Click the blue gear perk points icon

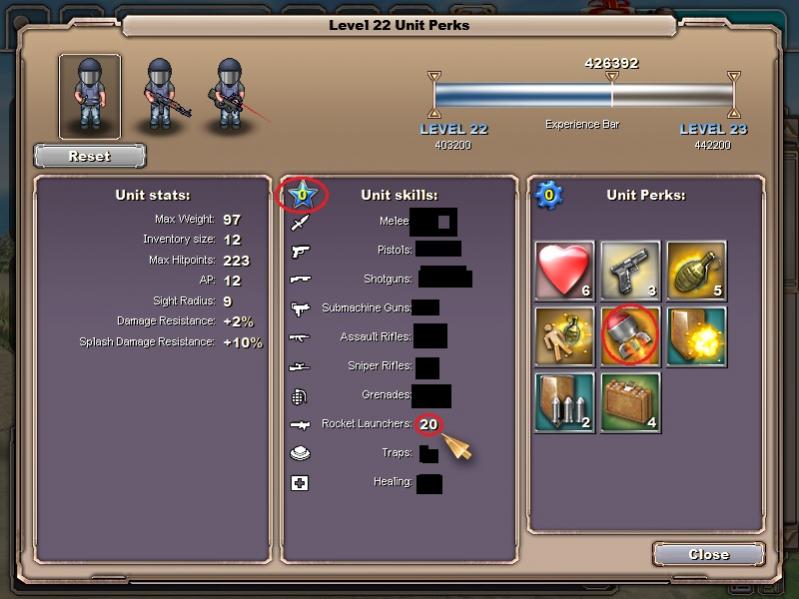click(x=547, y=194)
